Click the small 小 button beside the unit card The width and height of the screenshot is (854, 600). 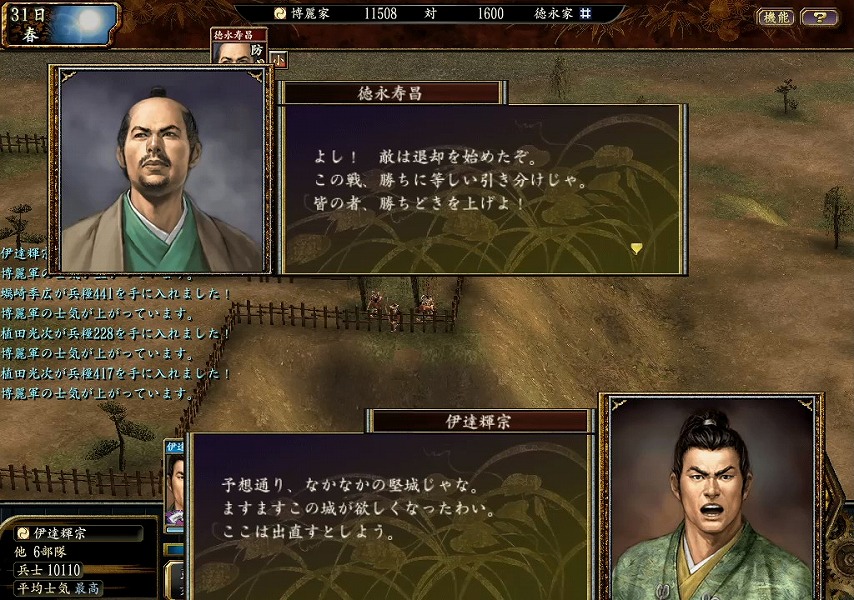(x=279, y=59)
